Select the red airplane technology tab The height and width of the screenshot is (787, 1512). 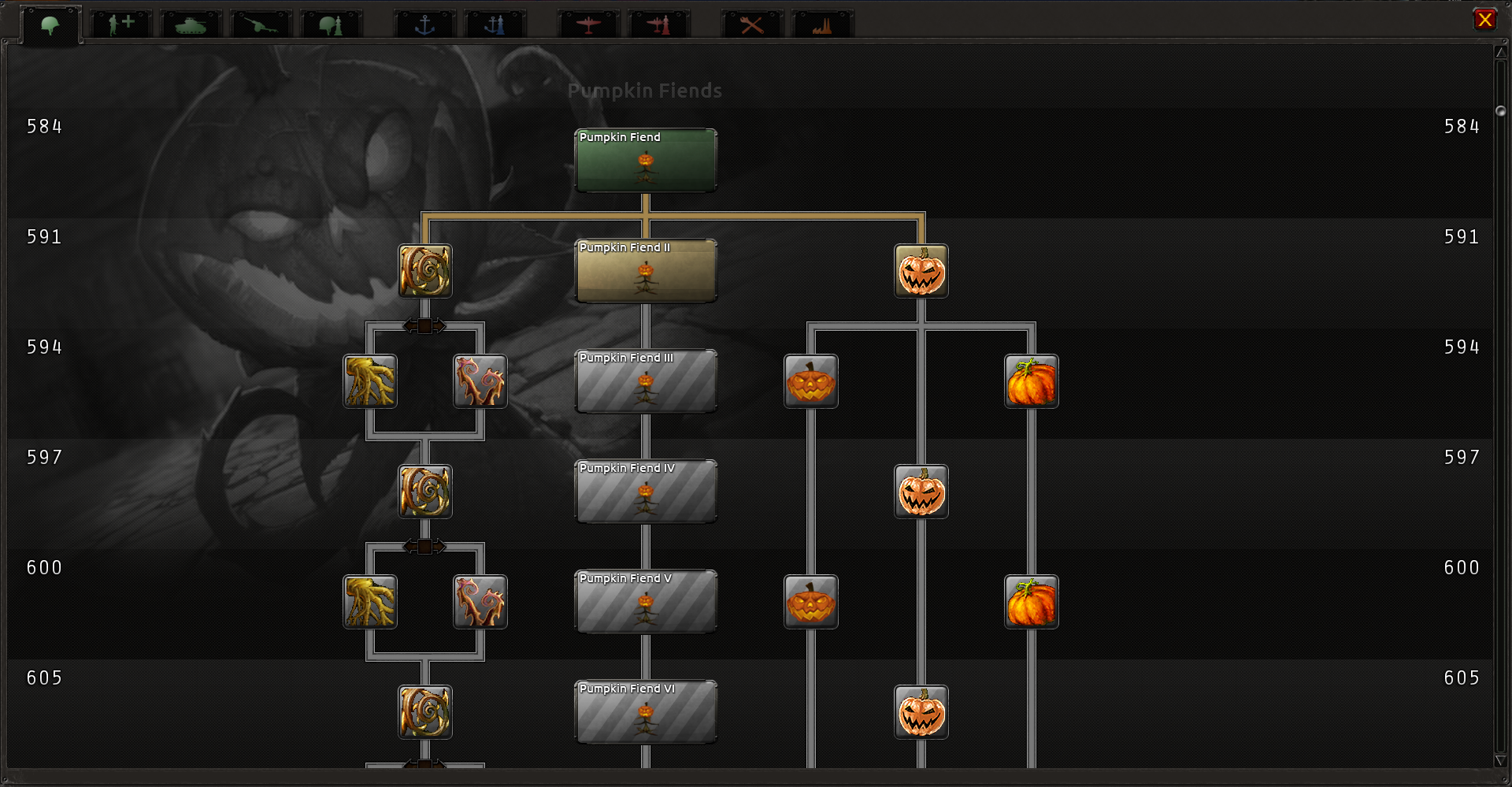click(588, 24)
